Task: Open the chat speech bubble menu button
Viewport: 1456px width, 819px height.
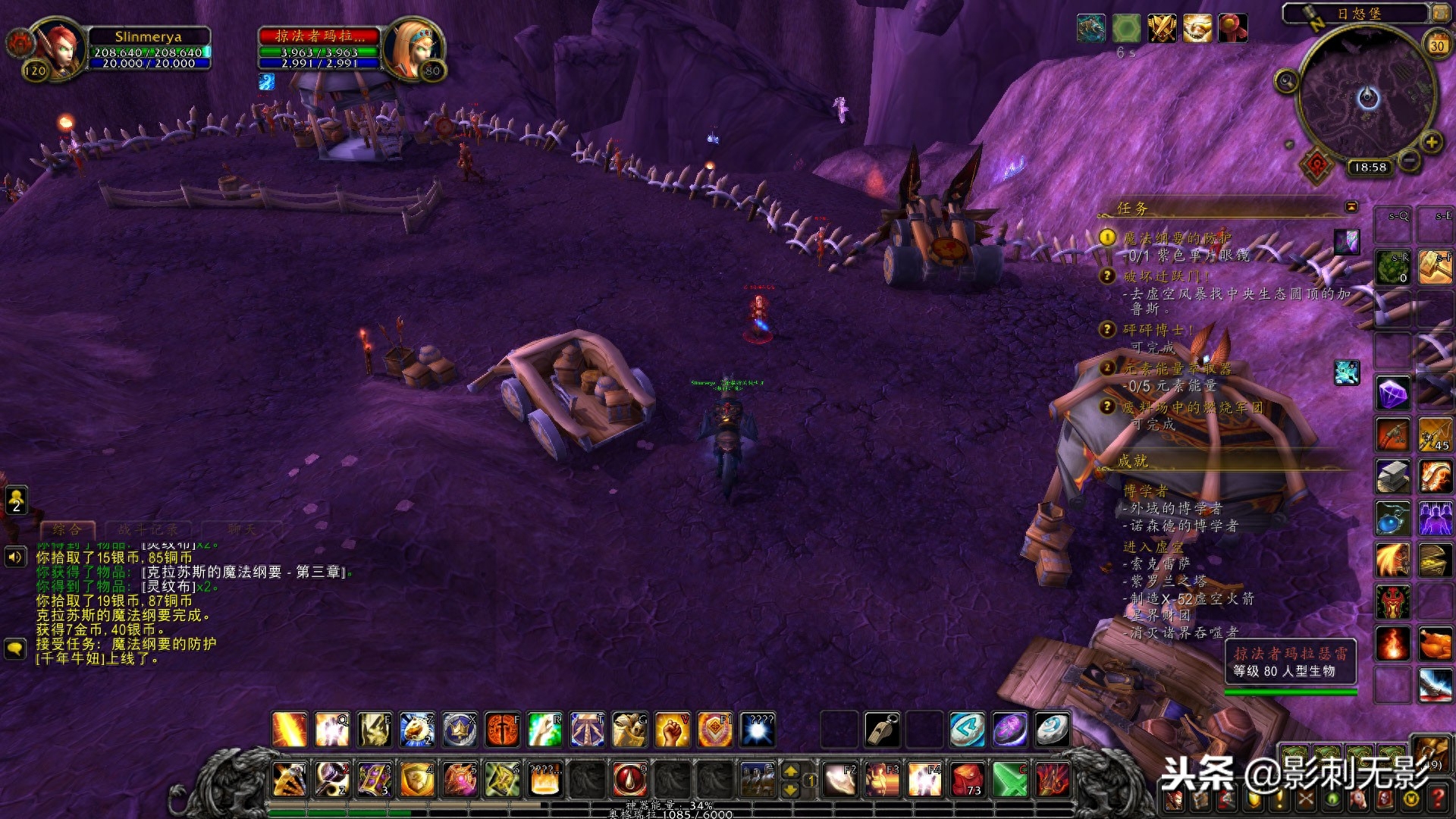Action: (15, 649)
